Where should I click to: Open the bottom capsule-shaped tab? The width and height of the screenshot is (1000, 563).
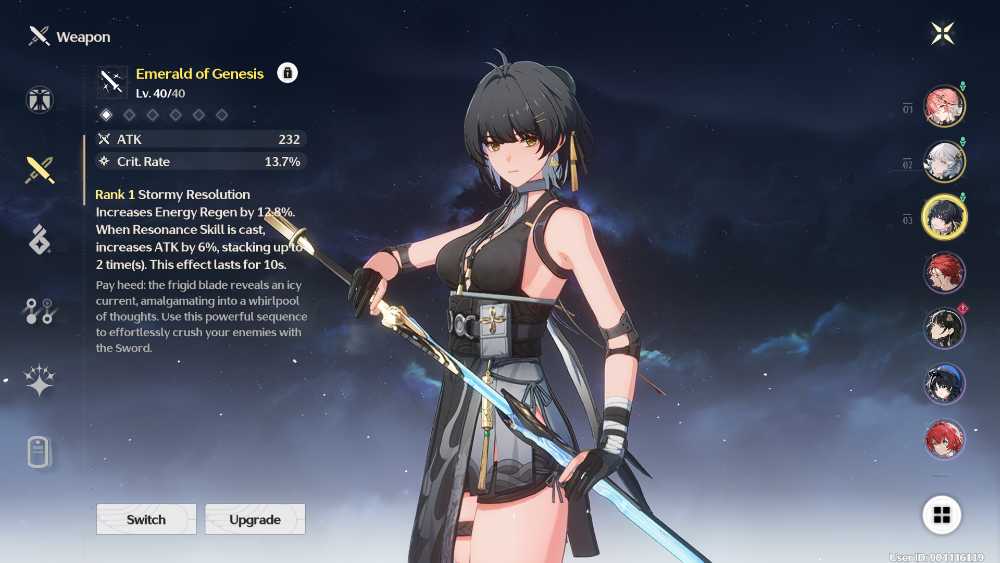(x=40, y=452)
